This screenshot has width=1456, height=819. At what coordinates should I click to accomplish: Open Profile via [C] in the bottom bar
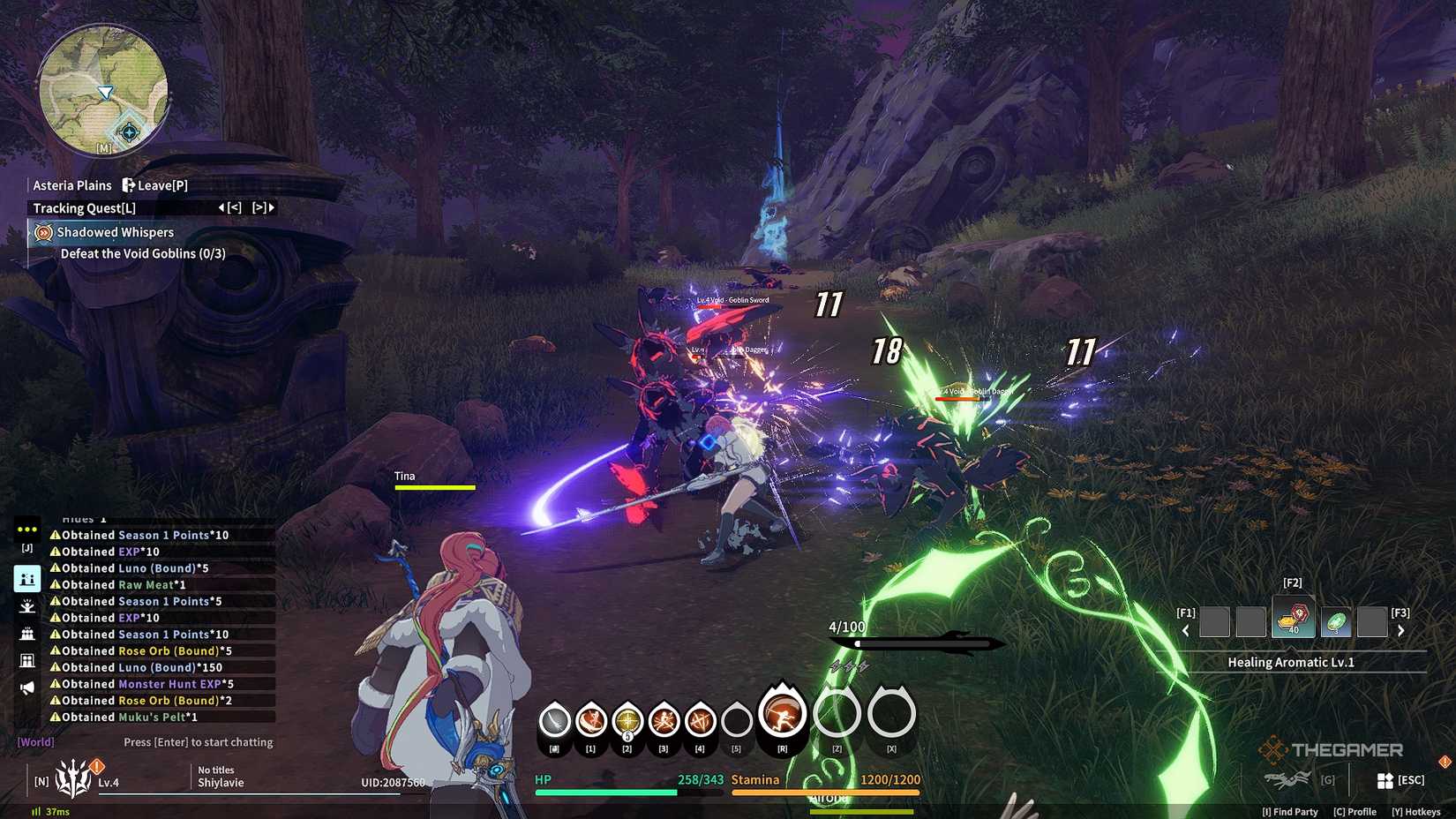point(1355,811)
